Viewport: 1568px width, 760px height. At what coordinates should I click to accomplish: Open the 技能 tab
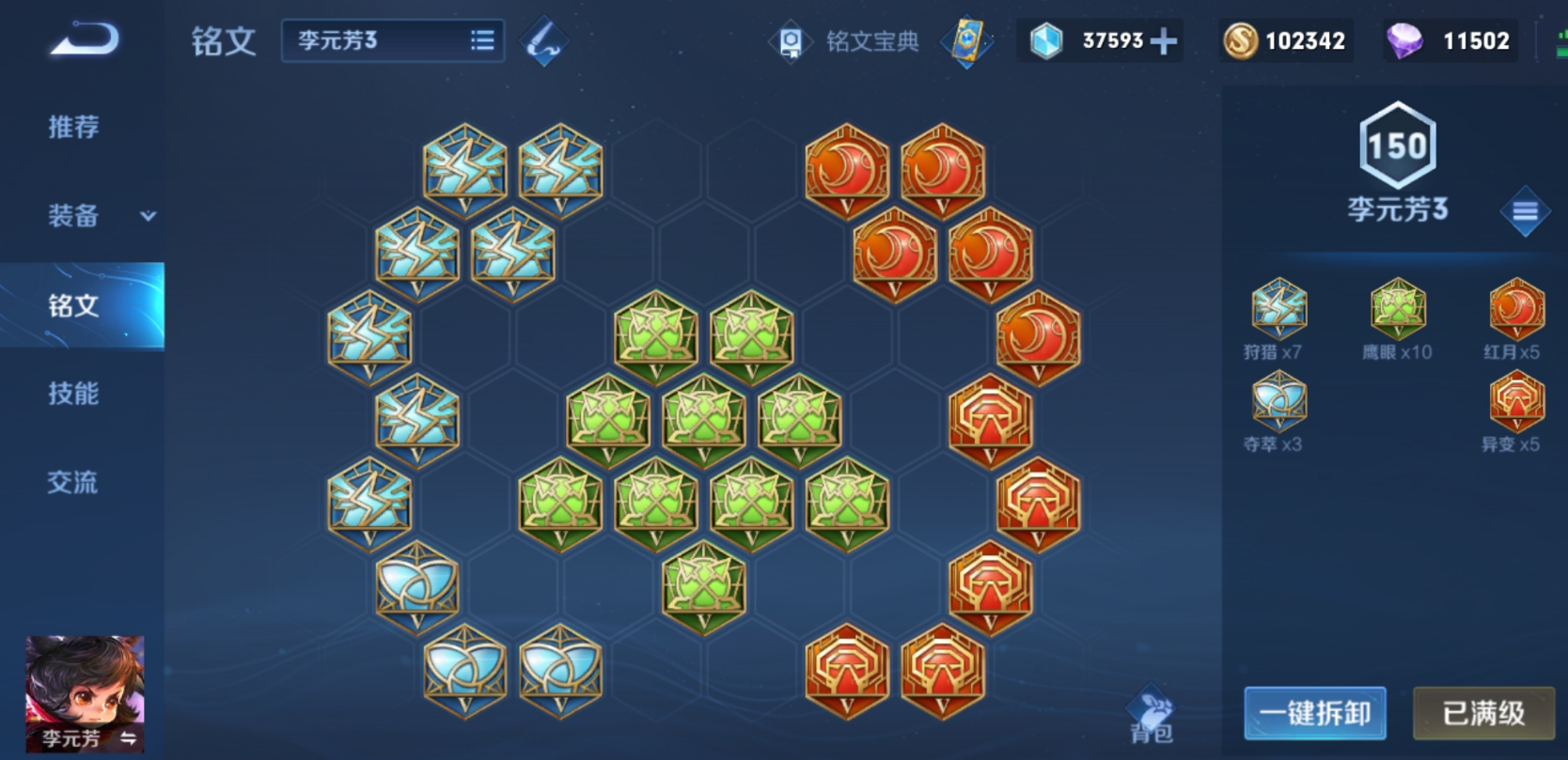73,394
